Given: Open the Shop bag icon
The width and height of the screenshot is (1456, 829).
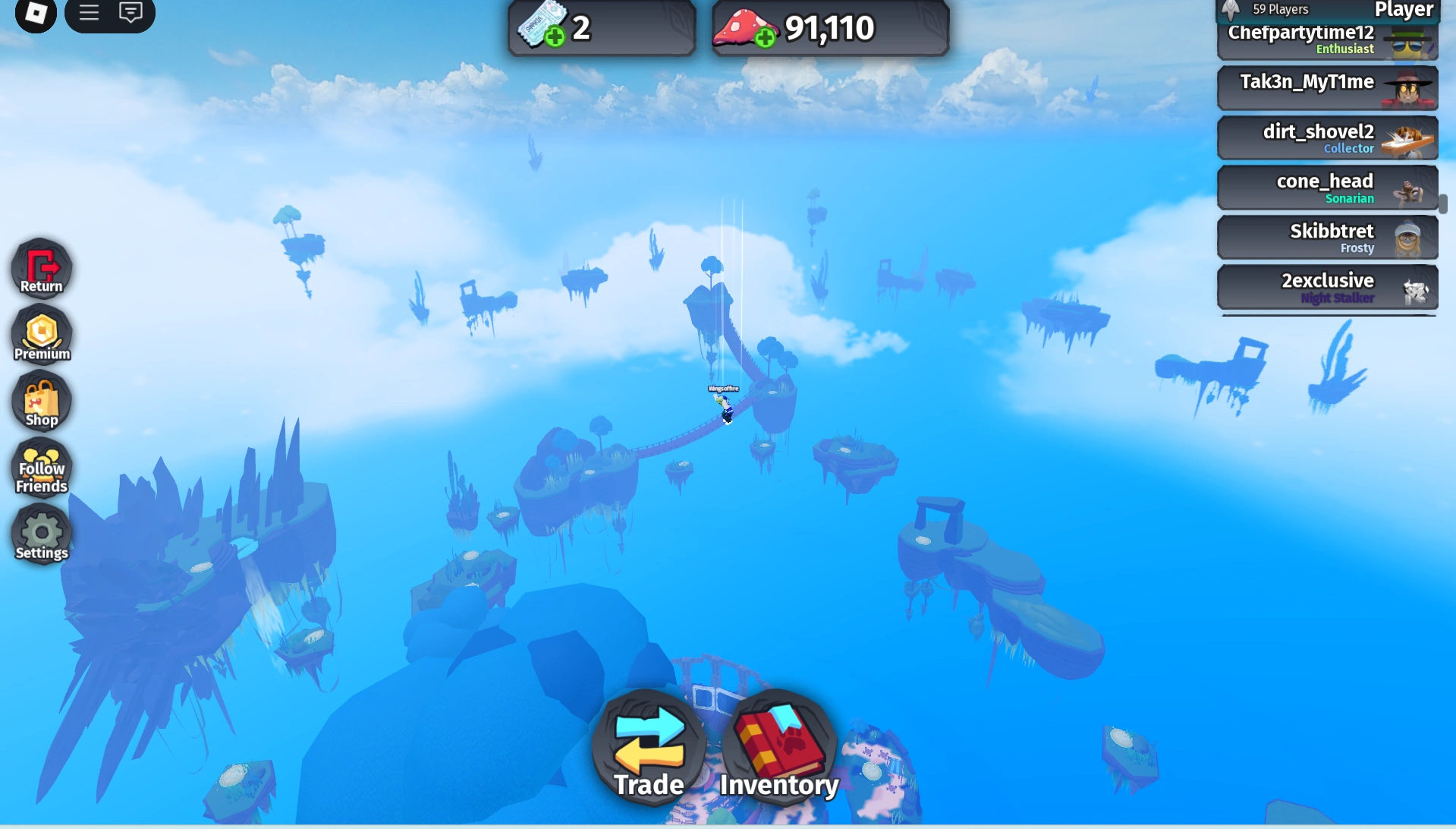Looking at the screenshot, I should pos(41,401).
